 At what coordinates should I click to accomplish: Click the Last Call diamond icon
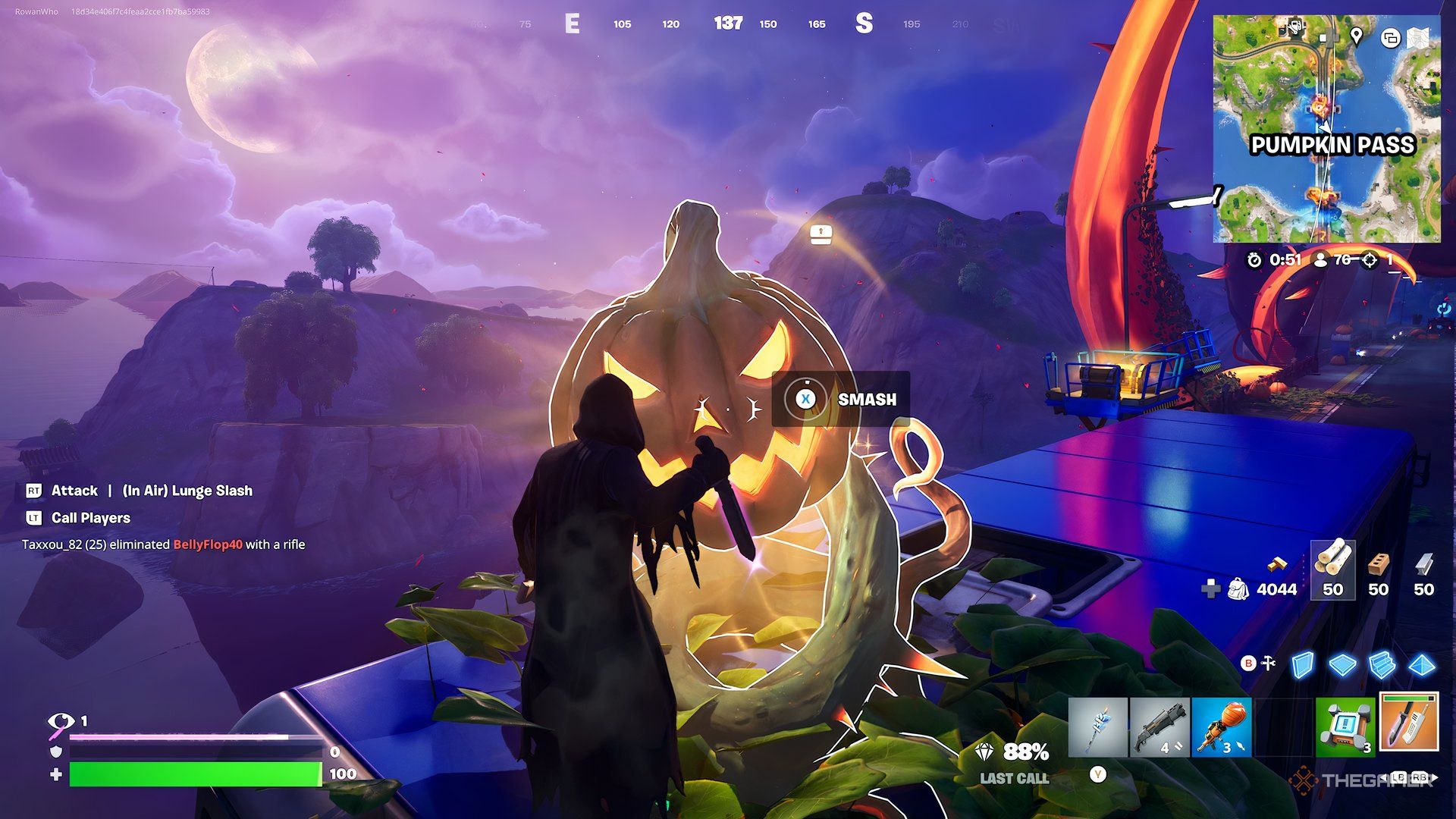983,751
